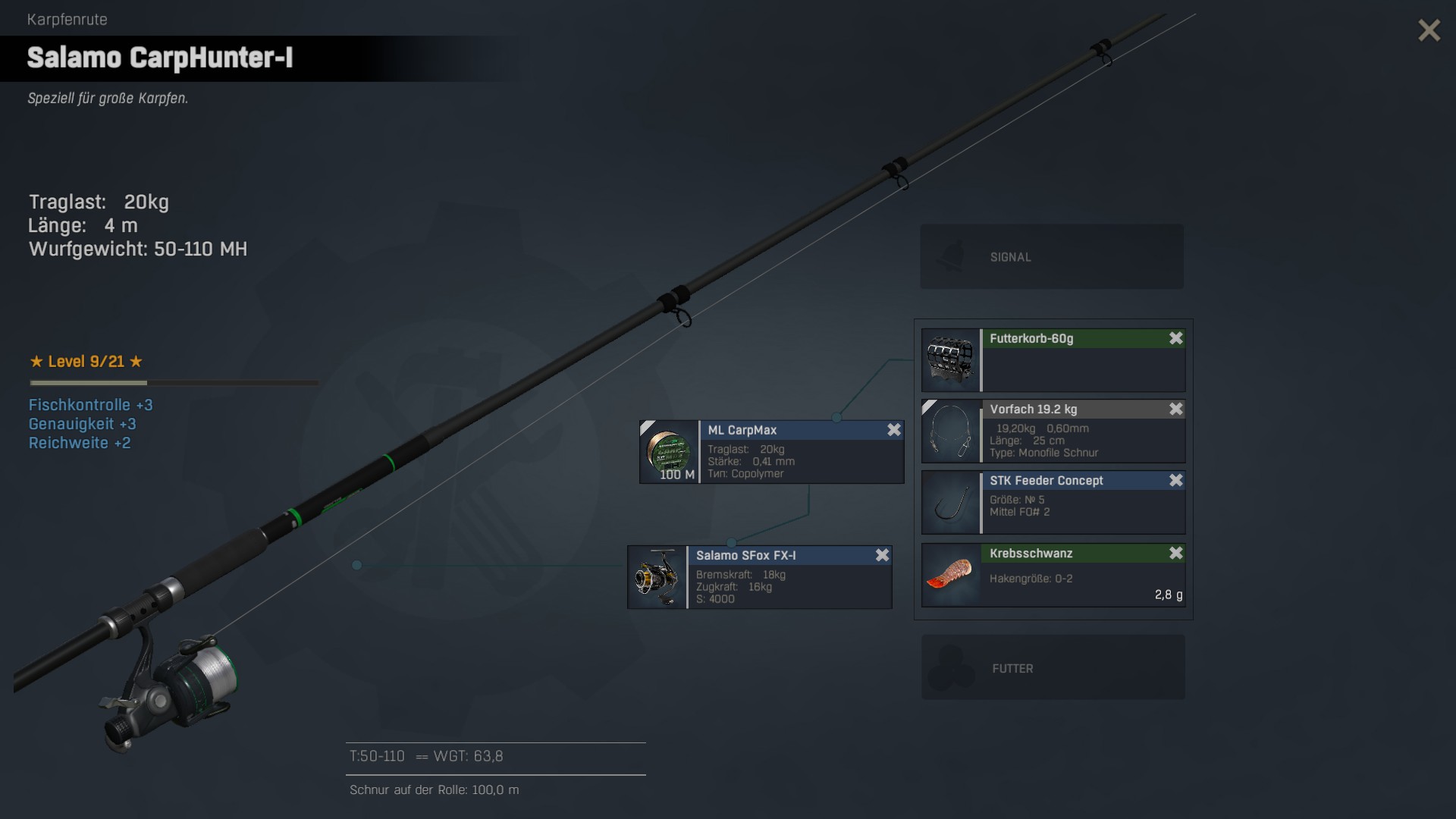Remove the Futterkorb-60g feeder
This screenshot has width=1456, height=819.
(x=1176, y=338)
